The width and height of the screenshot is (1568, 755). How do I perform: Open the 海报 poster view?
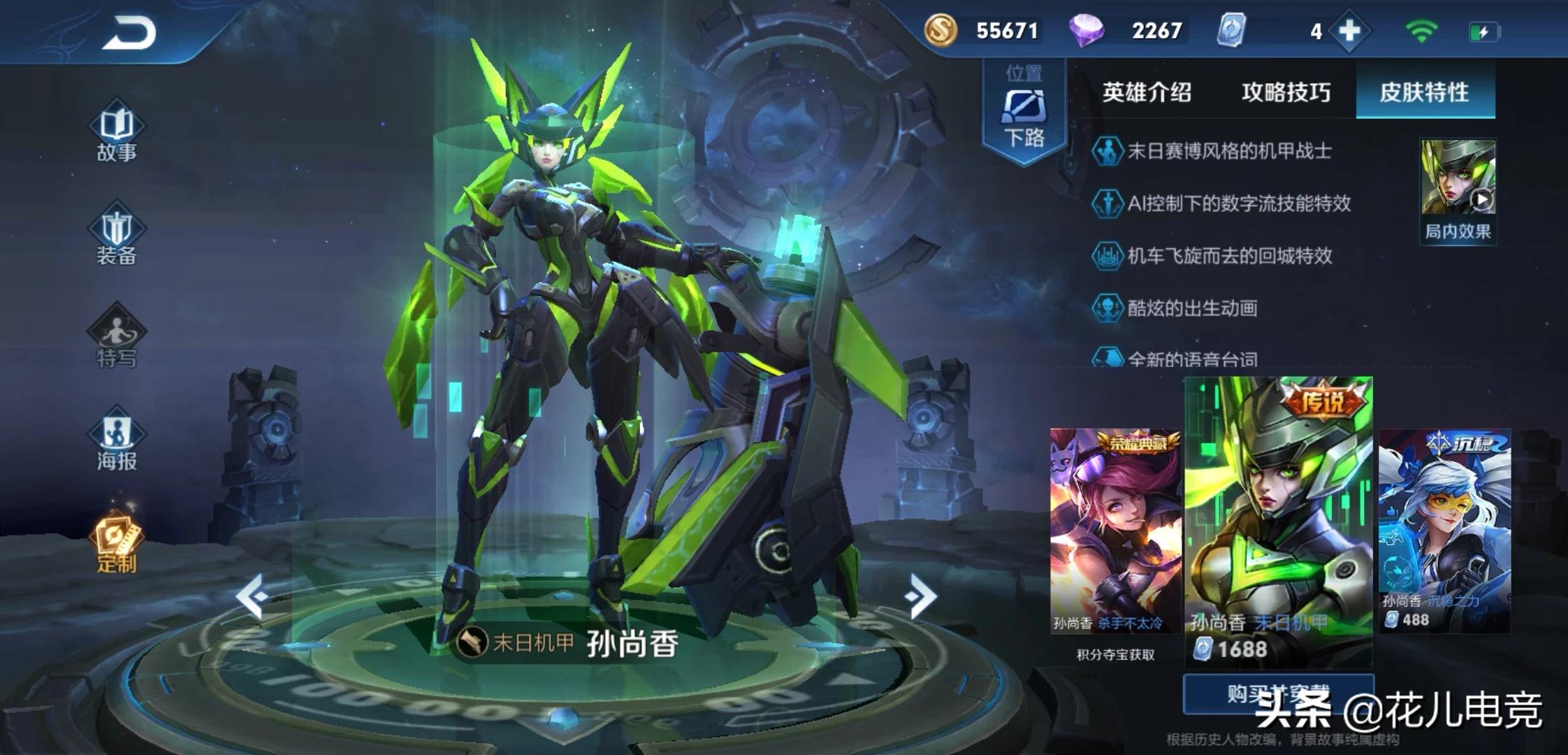coord(117,441)
